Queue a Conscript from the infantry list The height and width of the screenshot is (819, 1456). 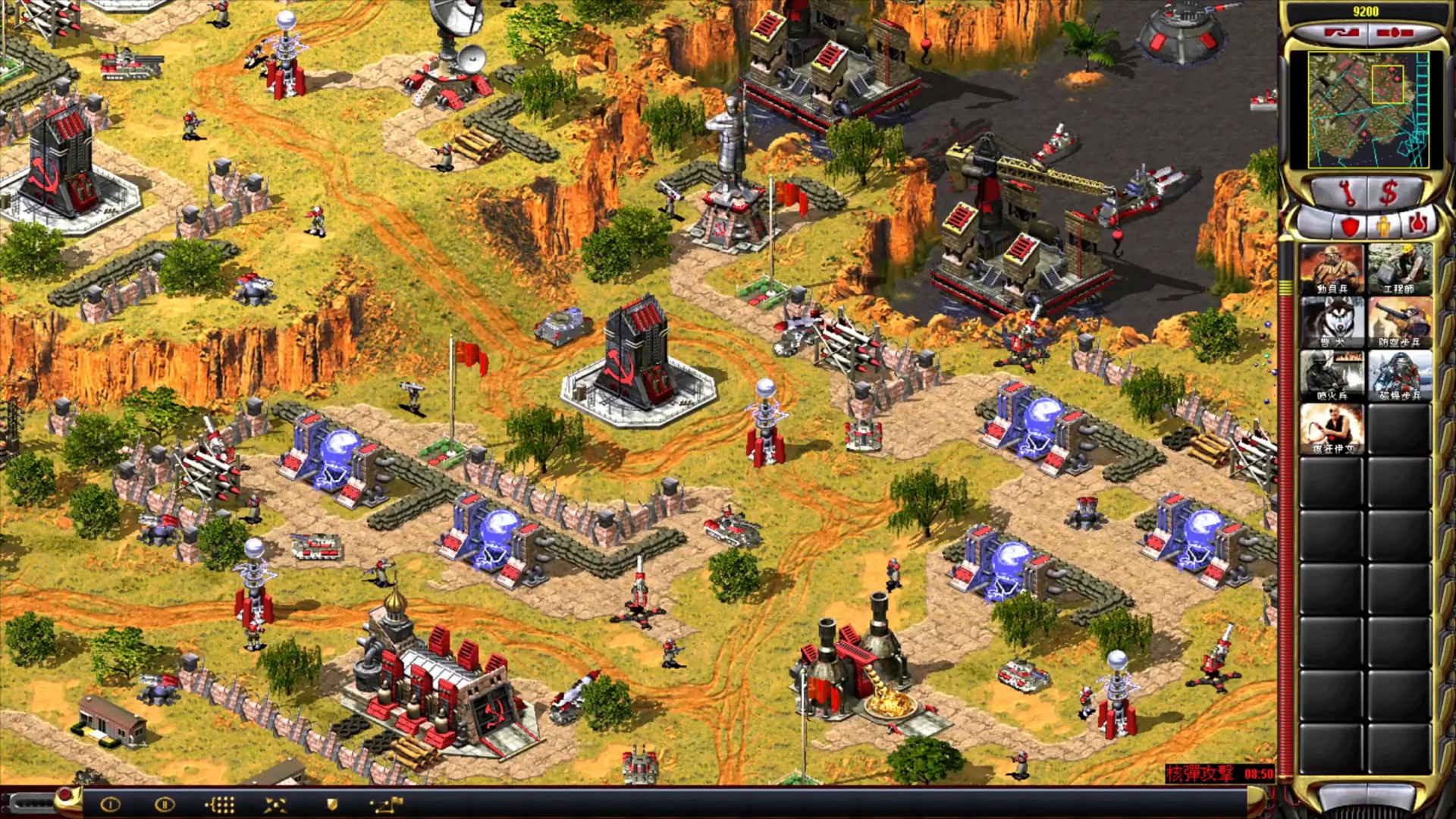(x=1332, y=268)
